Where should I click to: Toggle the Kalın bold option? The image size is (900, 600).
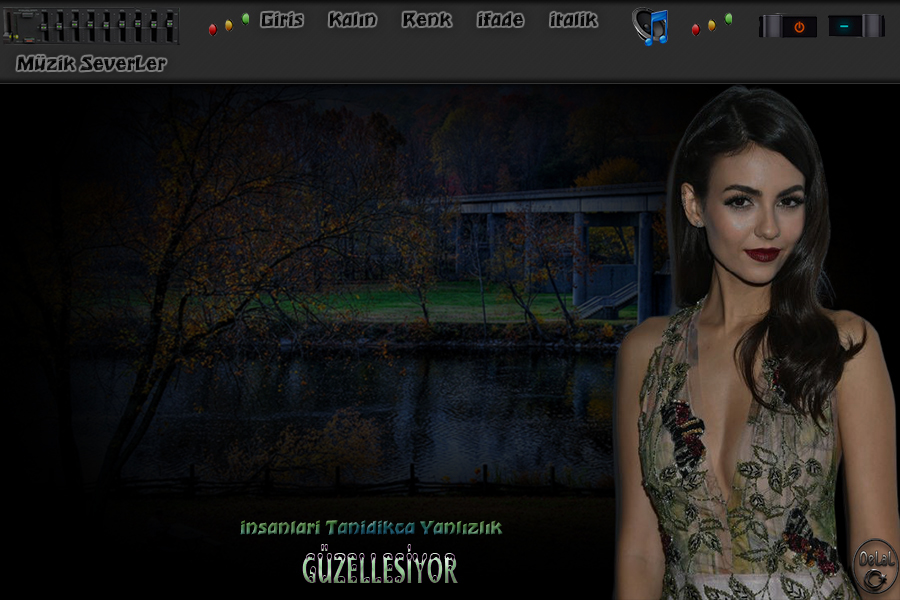click(352, 20)
